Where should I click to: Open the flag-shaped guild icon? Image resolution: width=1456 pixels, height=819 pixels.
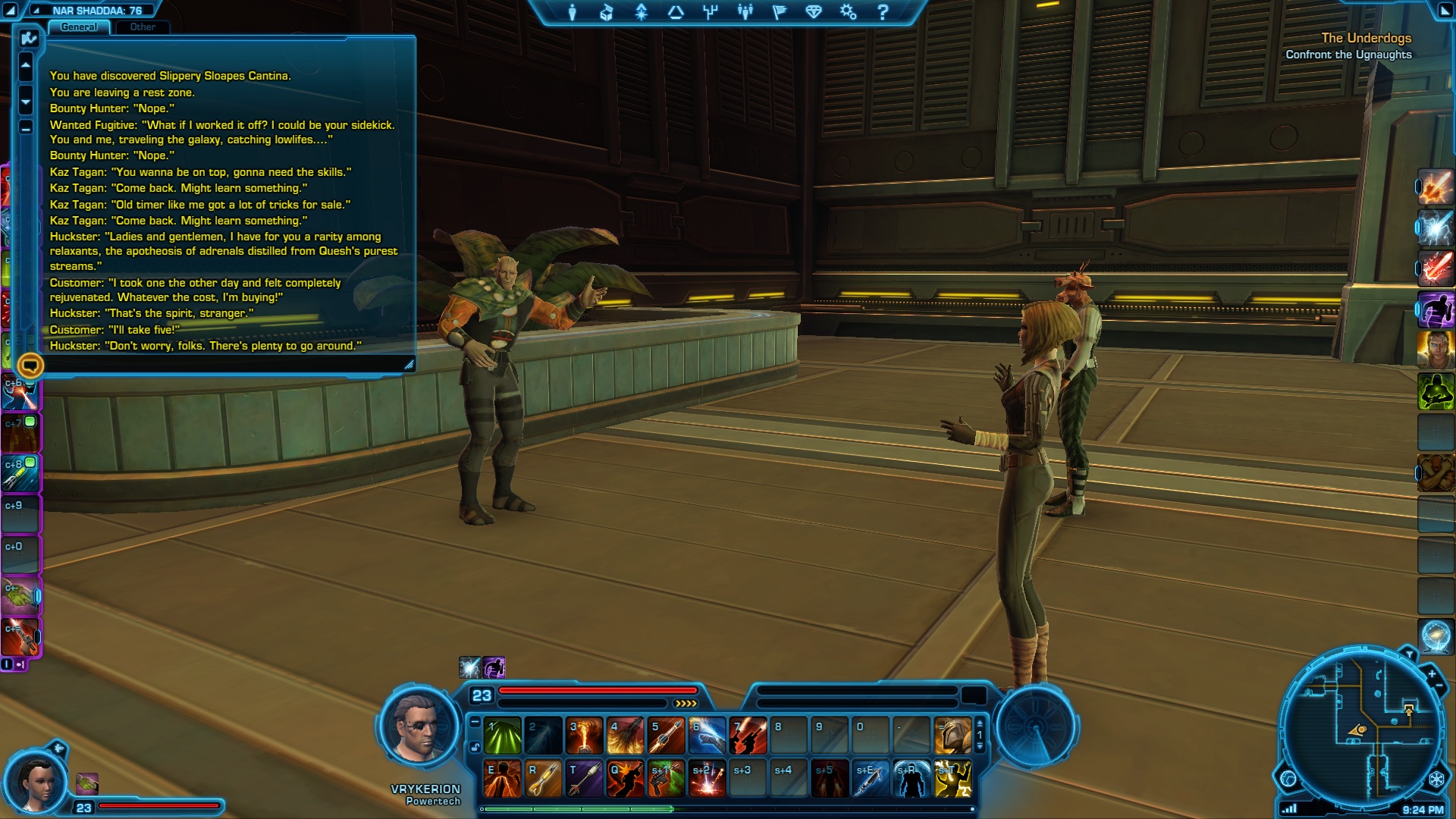779,12
